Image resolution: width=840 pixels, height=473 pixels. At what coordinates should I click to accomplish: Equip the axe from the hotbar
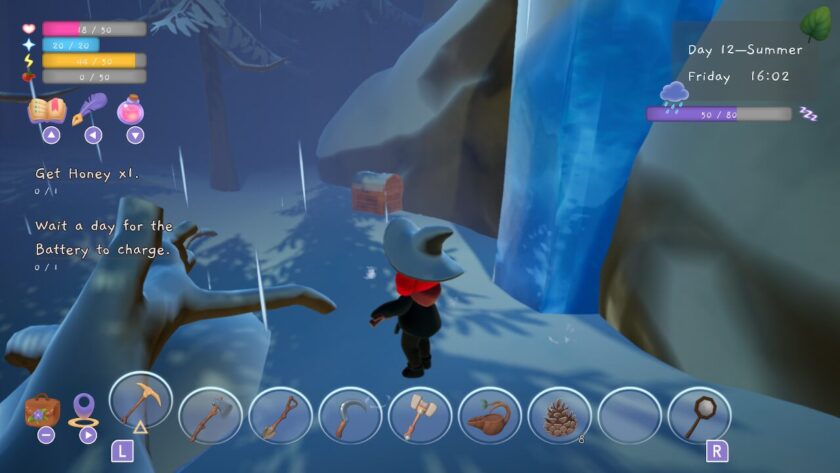[210, 415]
